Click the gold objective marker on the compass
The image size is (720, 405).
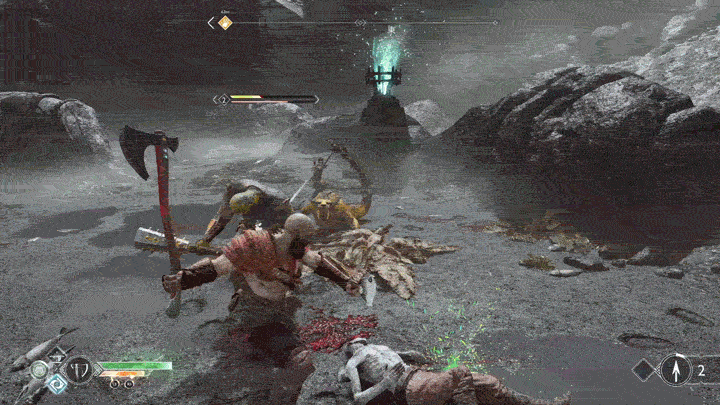[225, 22]
